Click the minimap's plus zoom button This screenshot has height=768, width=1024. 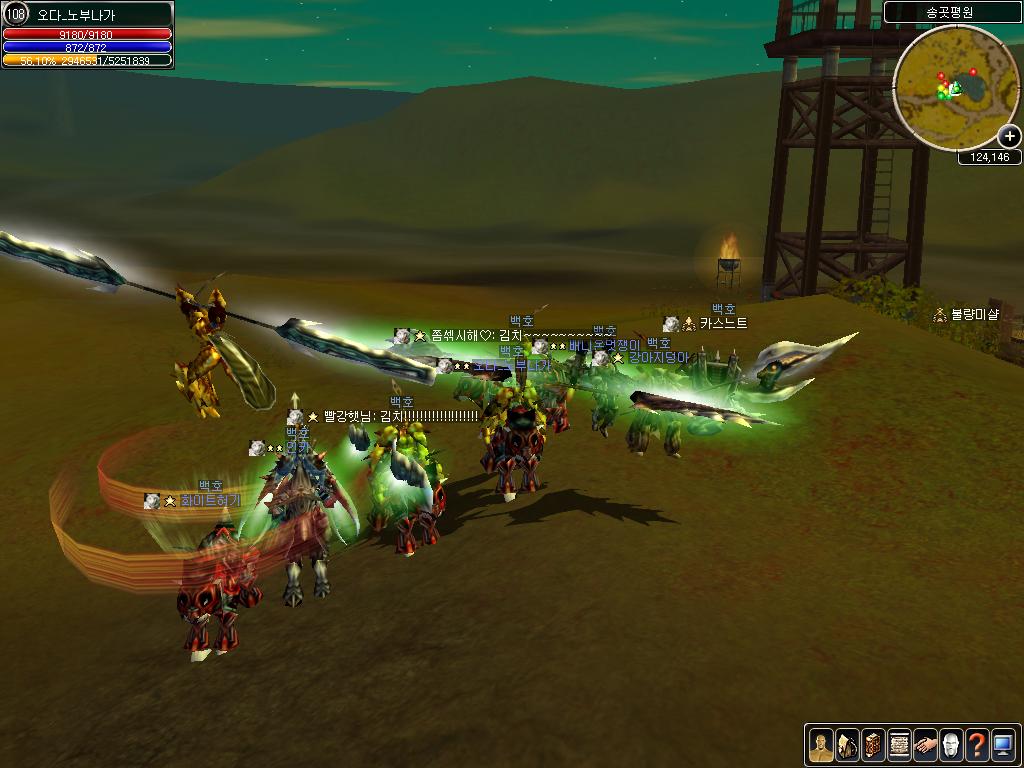(x=1010, y=137)
